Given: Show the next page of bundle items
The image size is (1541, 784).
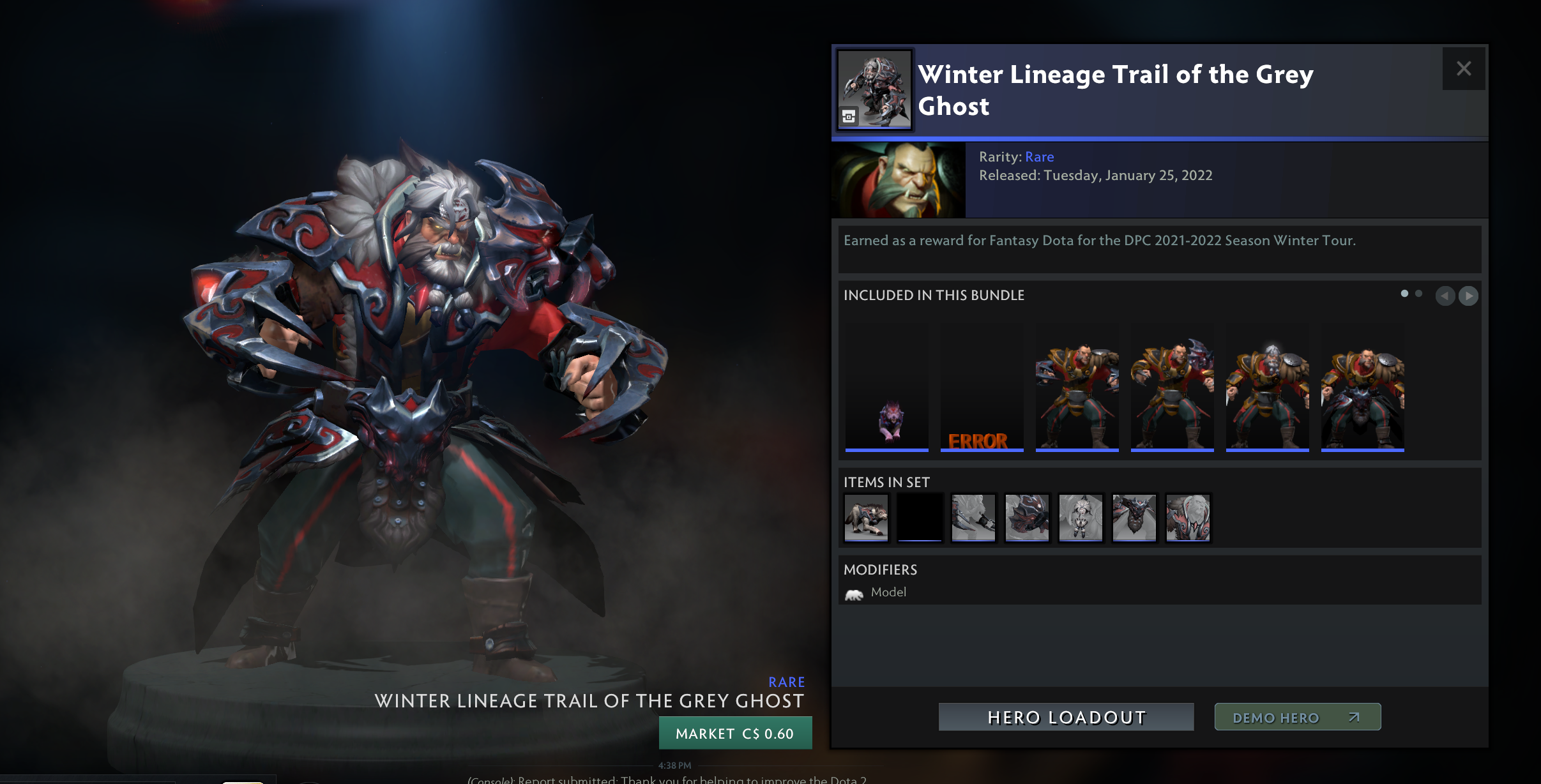Looking at the screenshot, I should [x=1468, y=296].
